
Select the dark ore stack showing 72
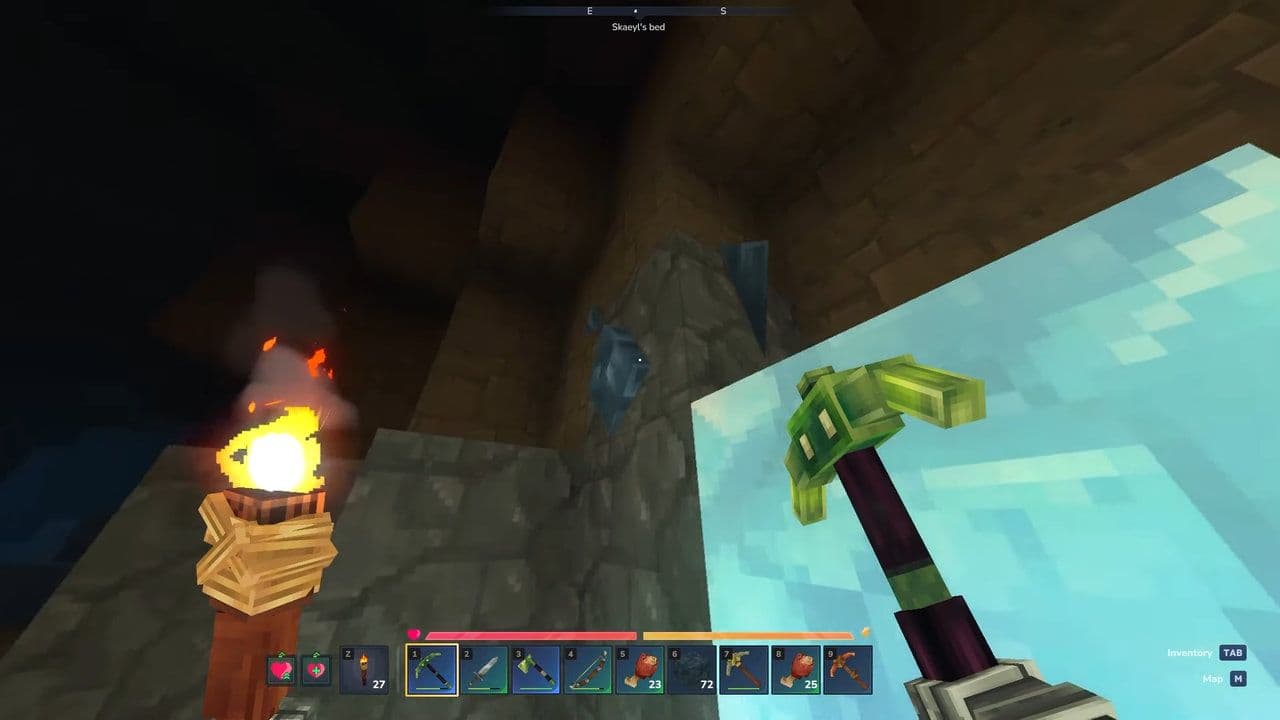(x=689, y=671)
